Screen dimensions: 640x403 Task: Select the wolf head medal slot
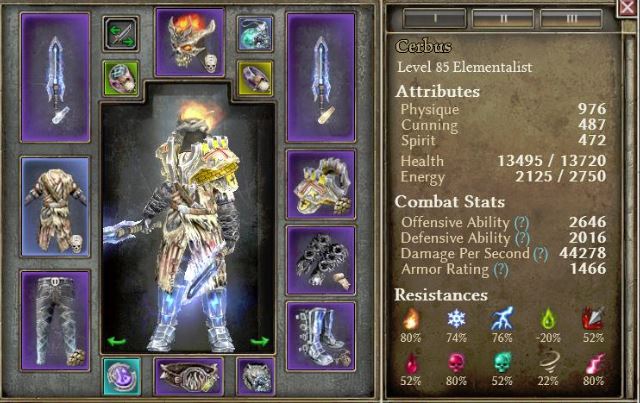[255, 377]
